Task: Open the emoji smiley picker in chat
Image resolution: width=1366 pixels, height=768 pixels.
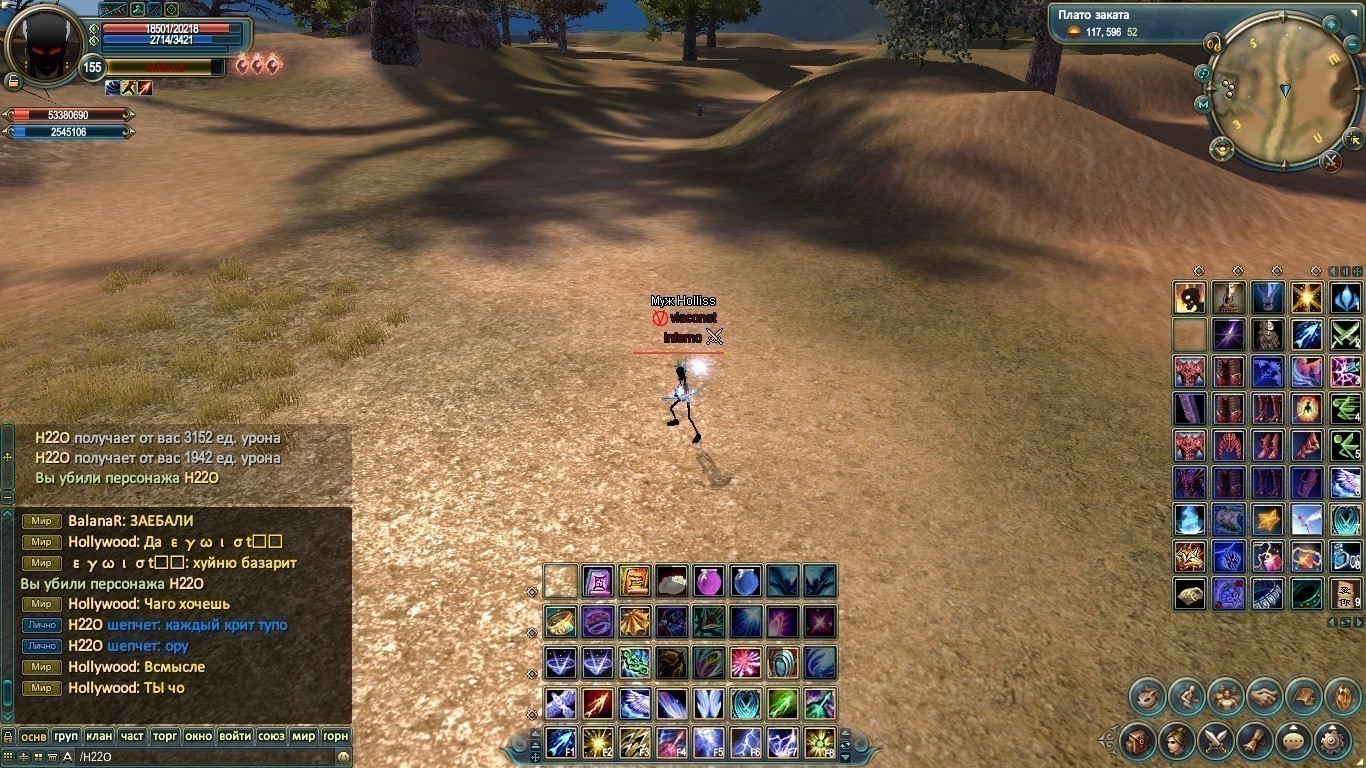Action: [x=343, y=757]
